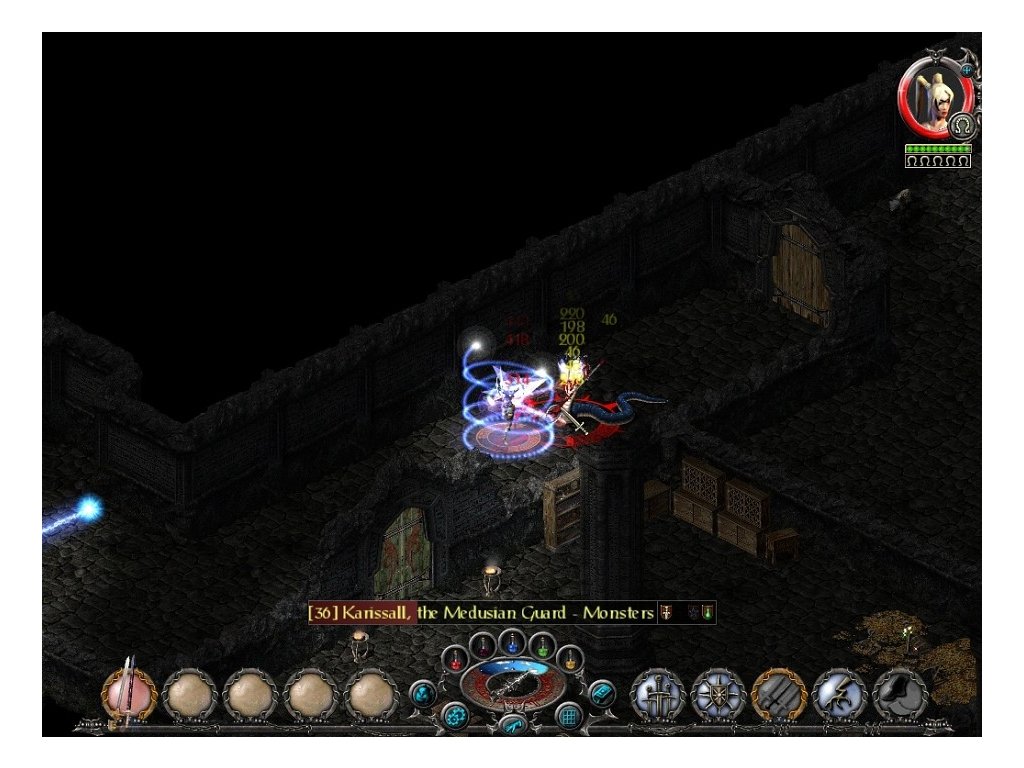Screen dimensions: 1024x768
Task: Use the purple potion
Action: coord(483,644)
